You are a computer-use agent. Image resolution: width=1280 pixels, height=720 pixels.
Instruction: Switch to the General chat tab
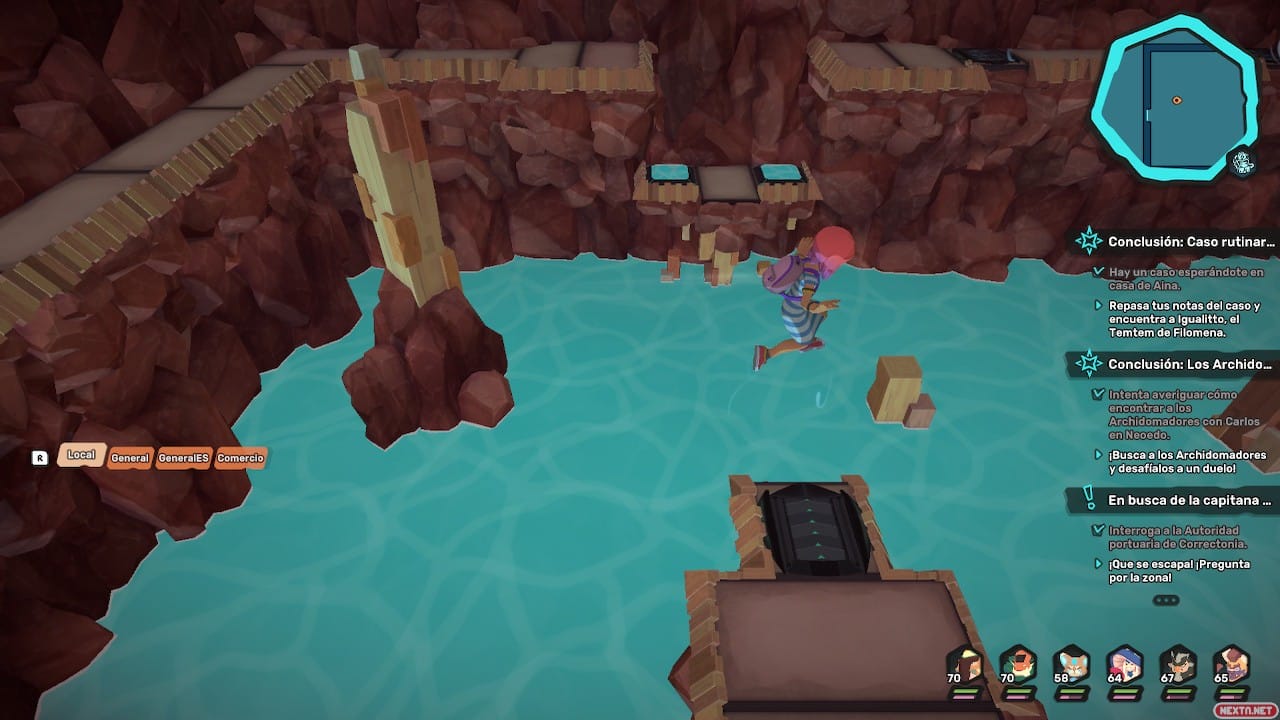(132, 458)
